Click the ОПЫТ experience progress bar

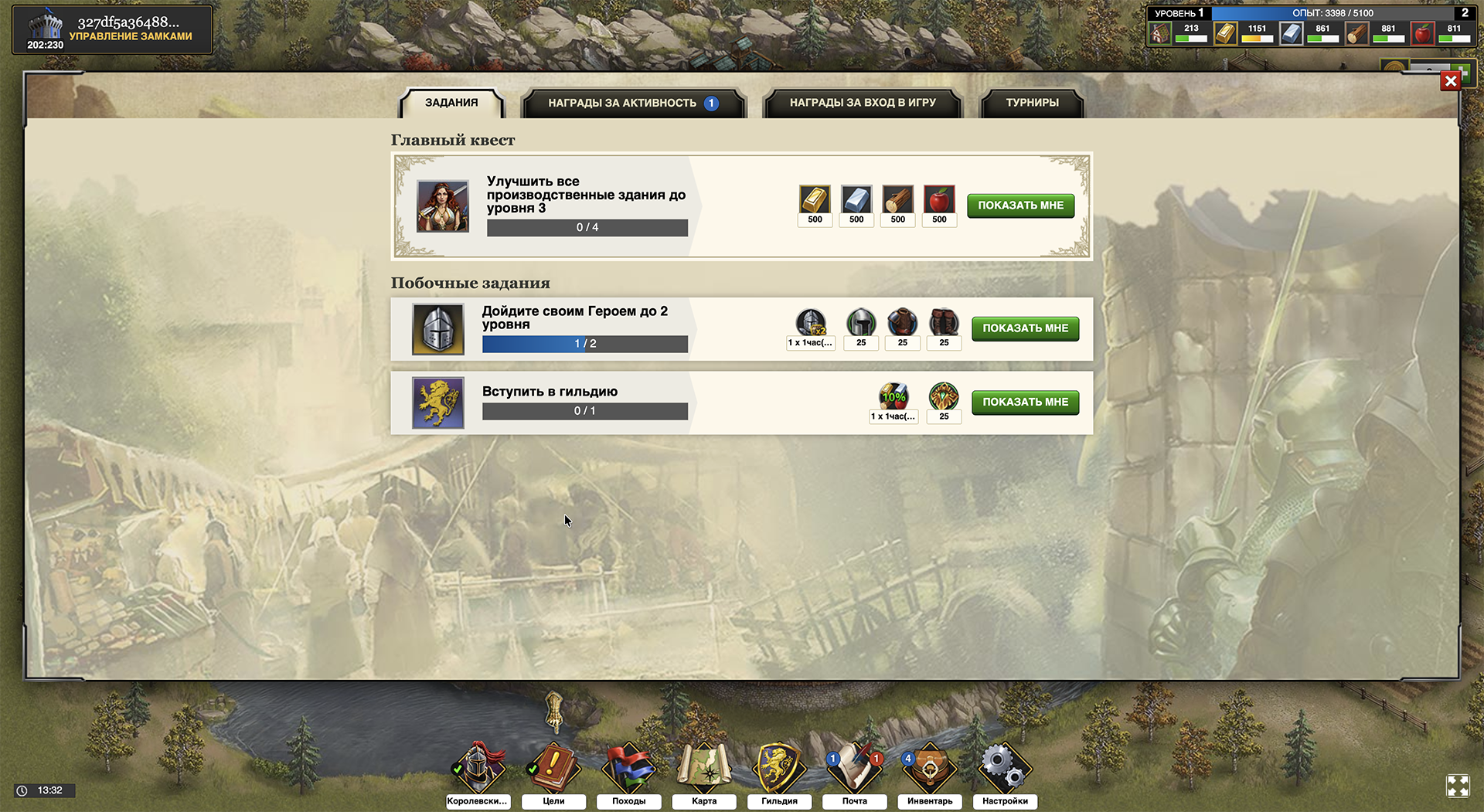[1333, 13]
